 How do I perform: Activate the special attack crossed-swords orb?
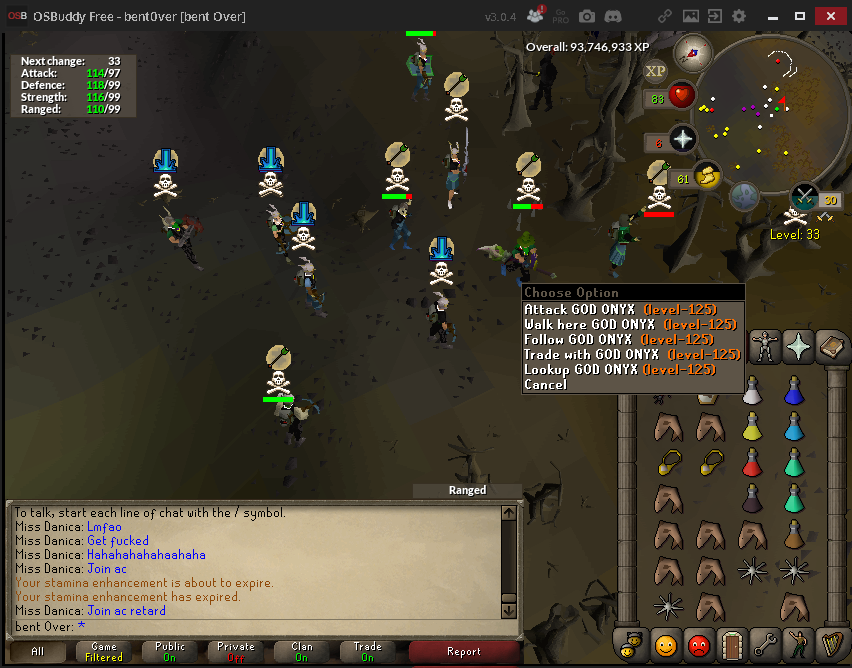[804, 196]
